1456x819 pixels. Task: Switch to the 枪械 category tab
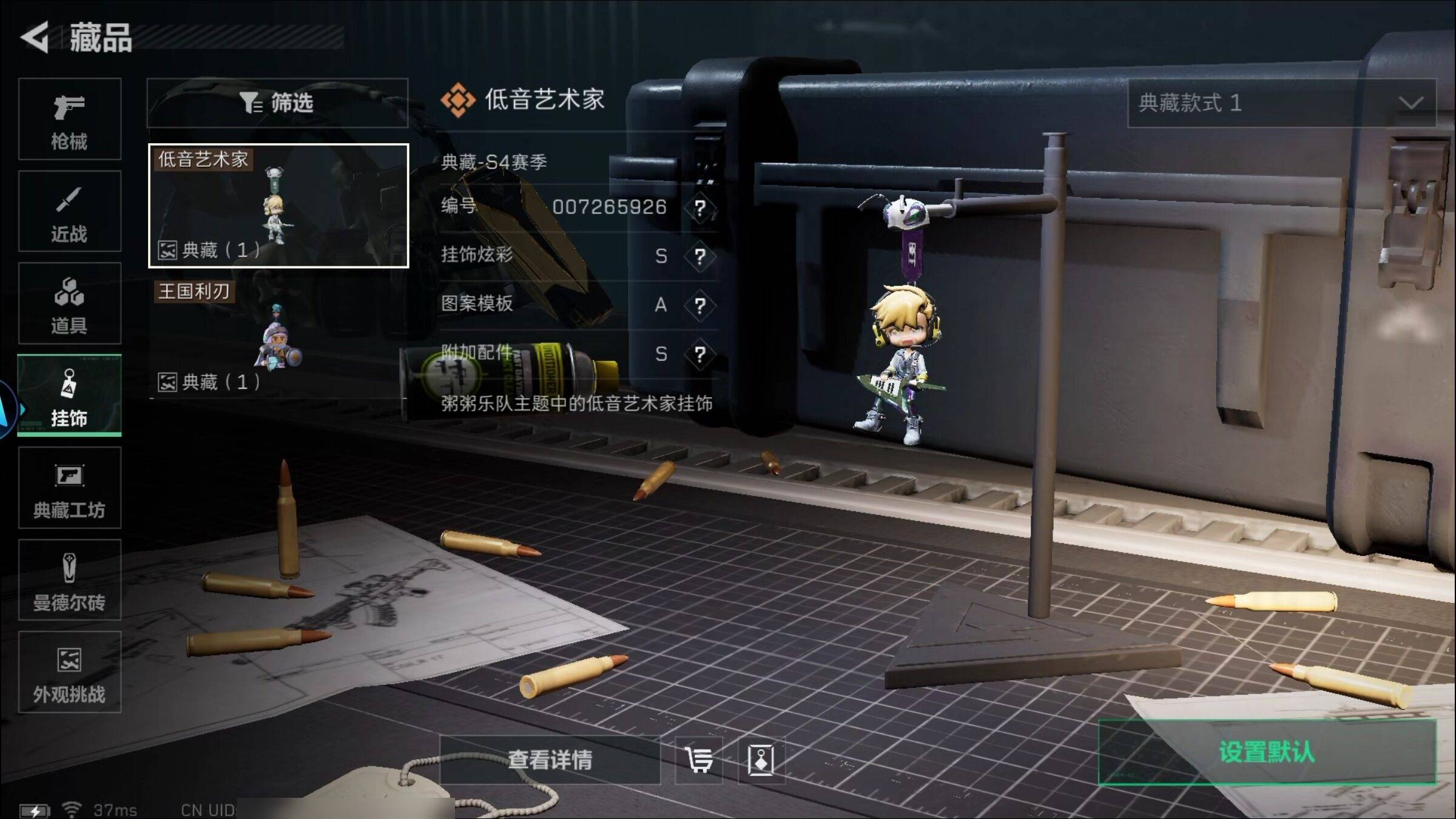[x=69, y=120]
